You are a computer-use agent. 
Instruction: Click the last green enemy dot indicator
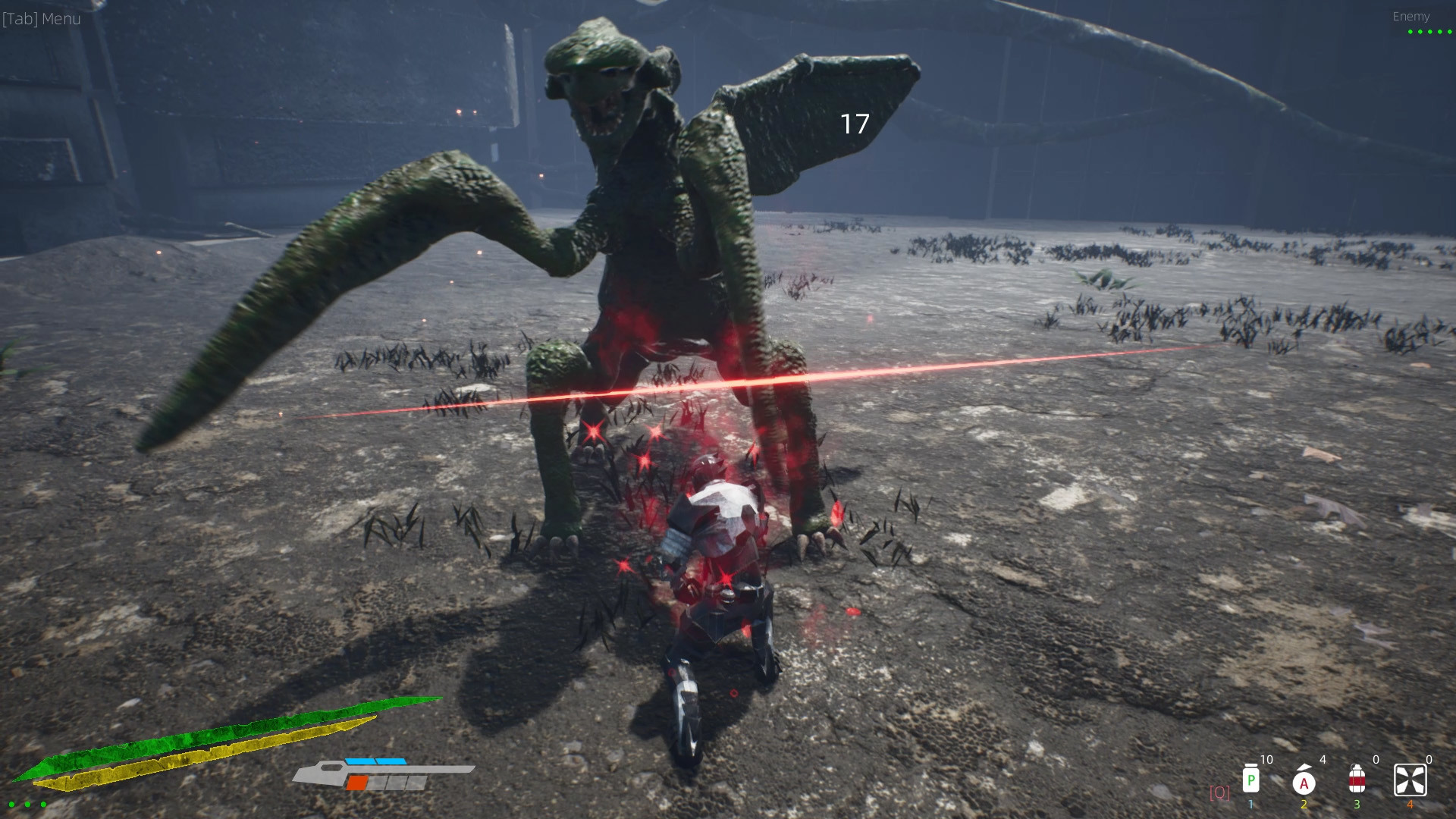(1449, 32)
